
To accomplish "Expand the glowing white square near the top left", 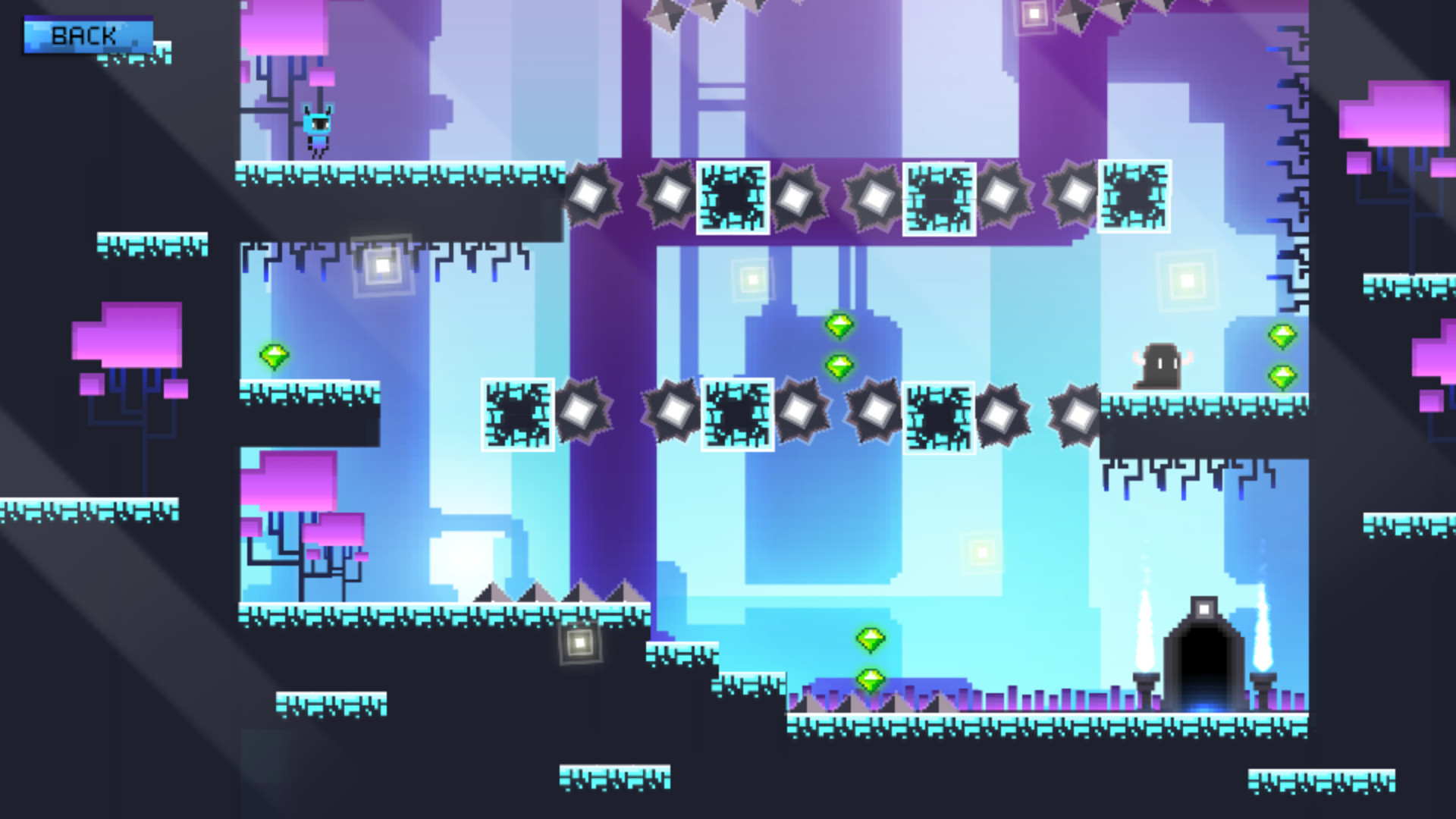I will [x=381, y=265].
